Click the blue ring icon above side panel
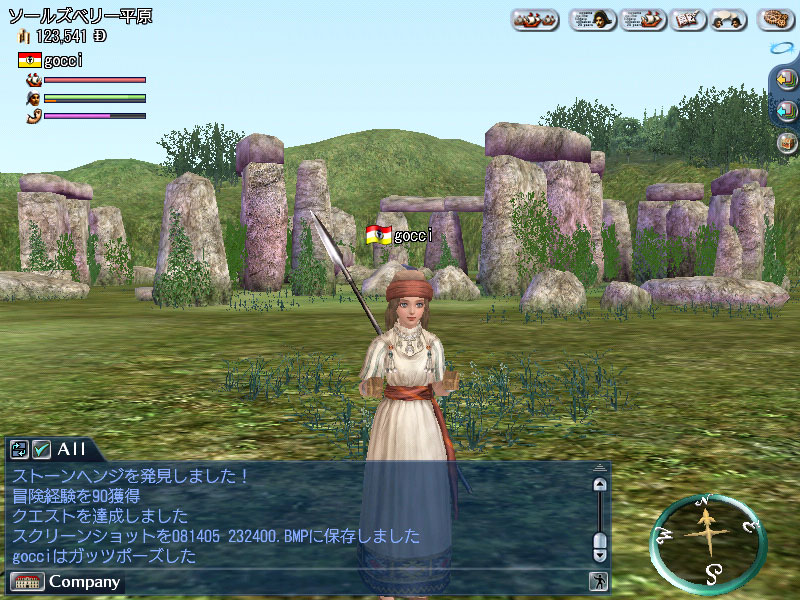The image size is (800, 600). pyautogui.click(x=781, y=47)
